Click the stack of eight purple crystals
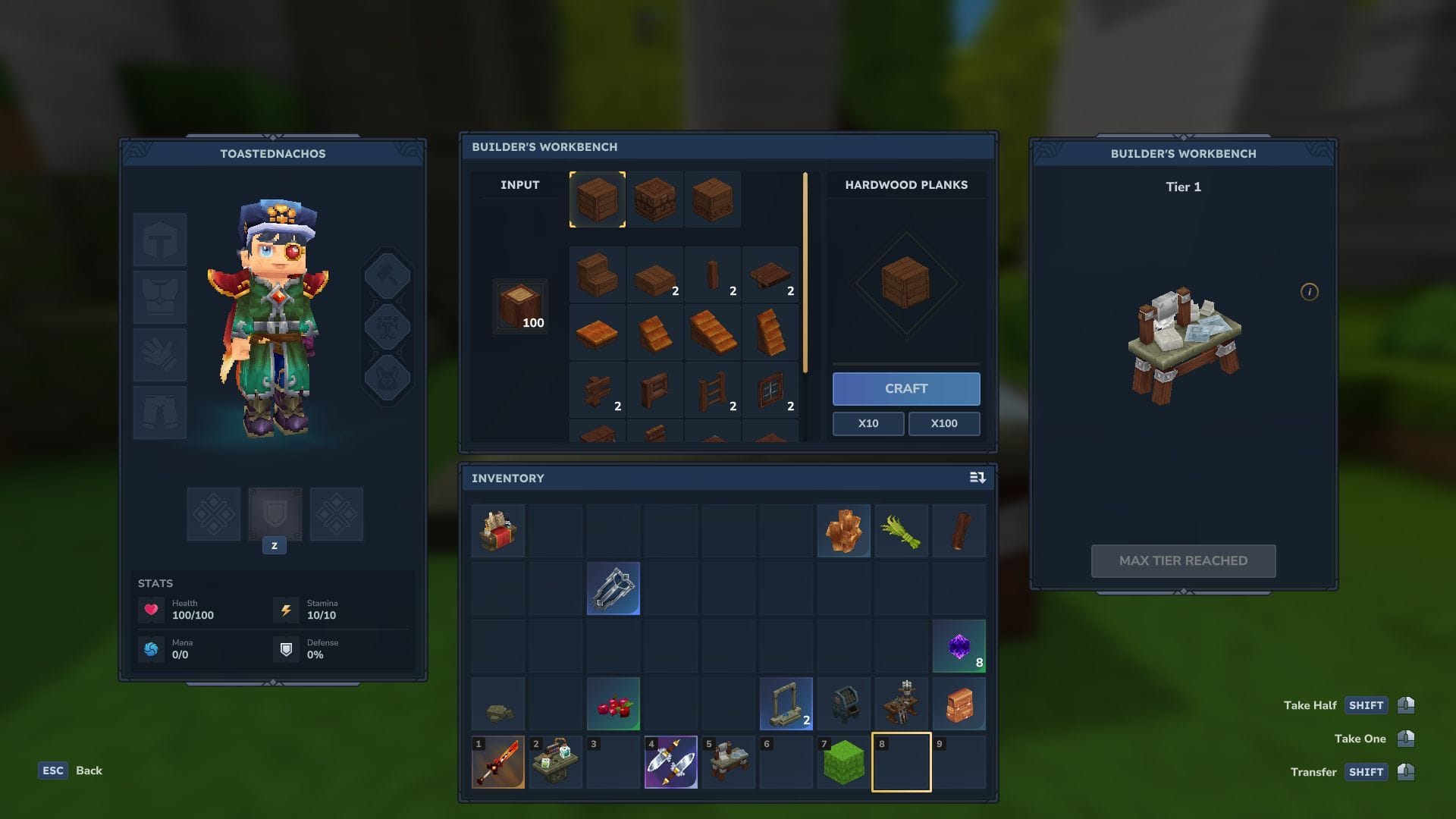The width and height of the screenshot is (1456, 819). pyautogui.click(x=959, y=645)
